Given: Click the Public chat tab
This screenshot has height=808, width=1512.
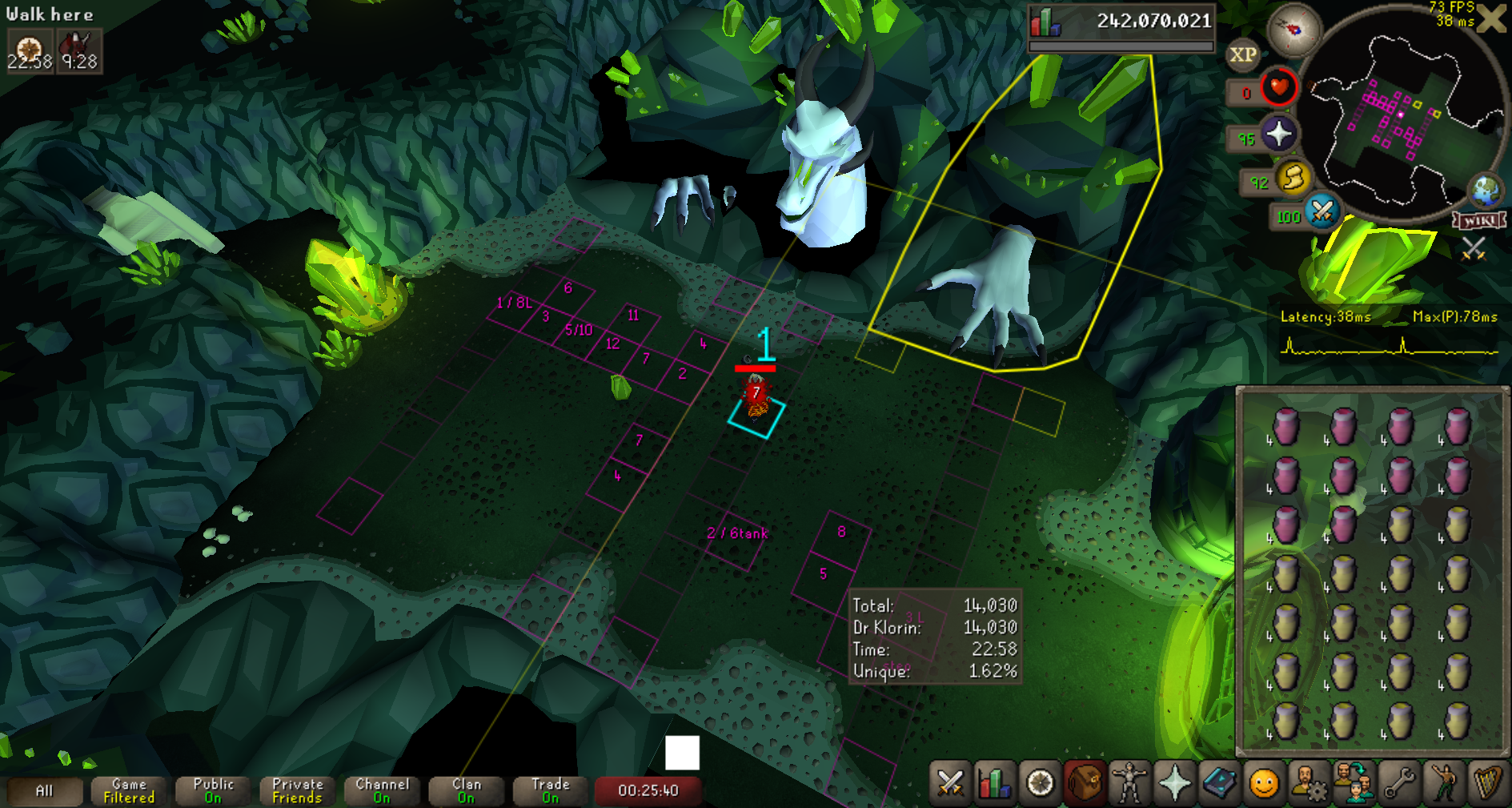Looking at the screenshot, I should pos(213,791).
